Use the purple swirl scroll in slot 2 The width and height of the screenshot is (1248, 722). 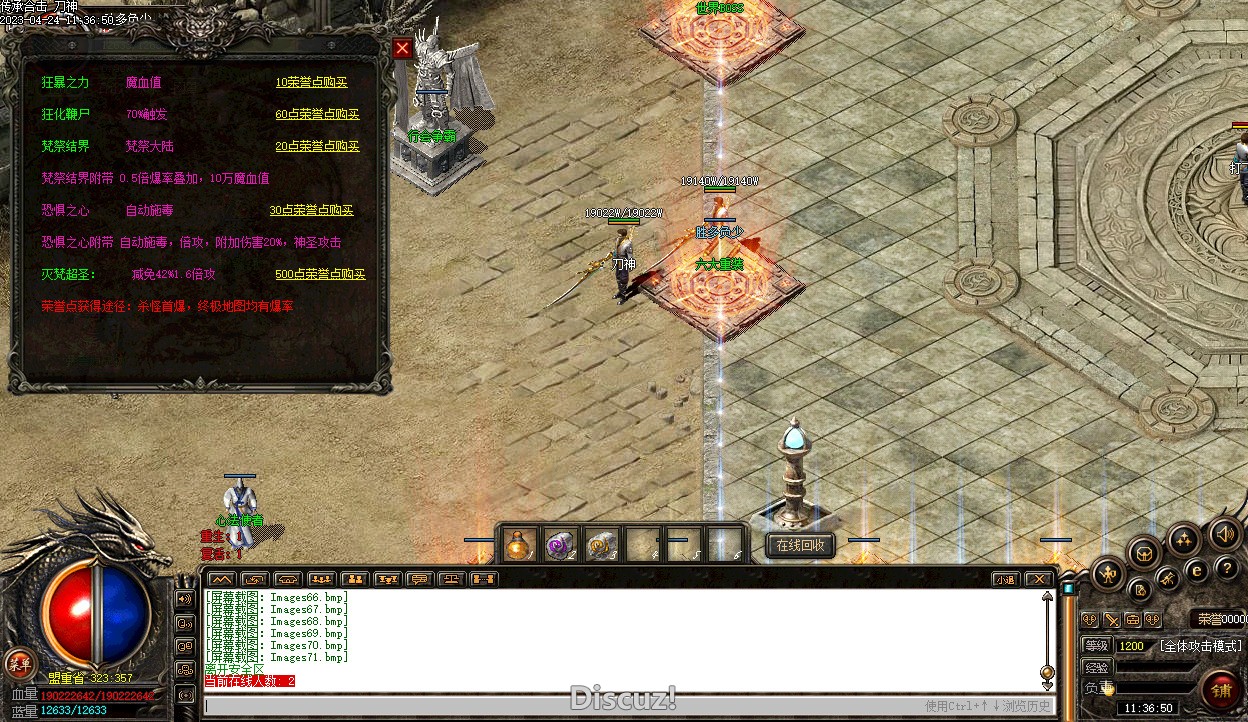[x=559, y=545]
